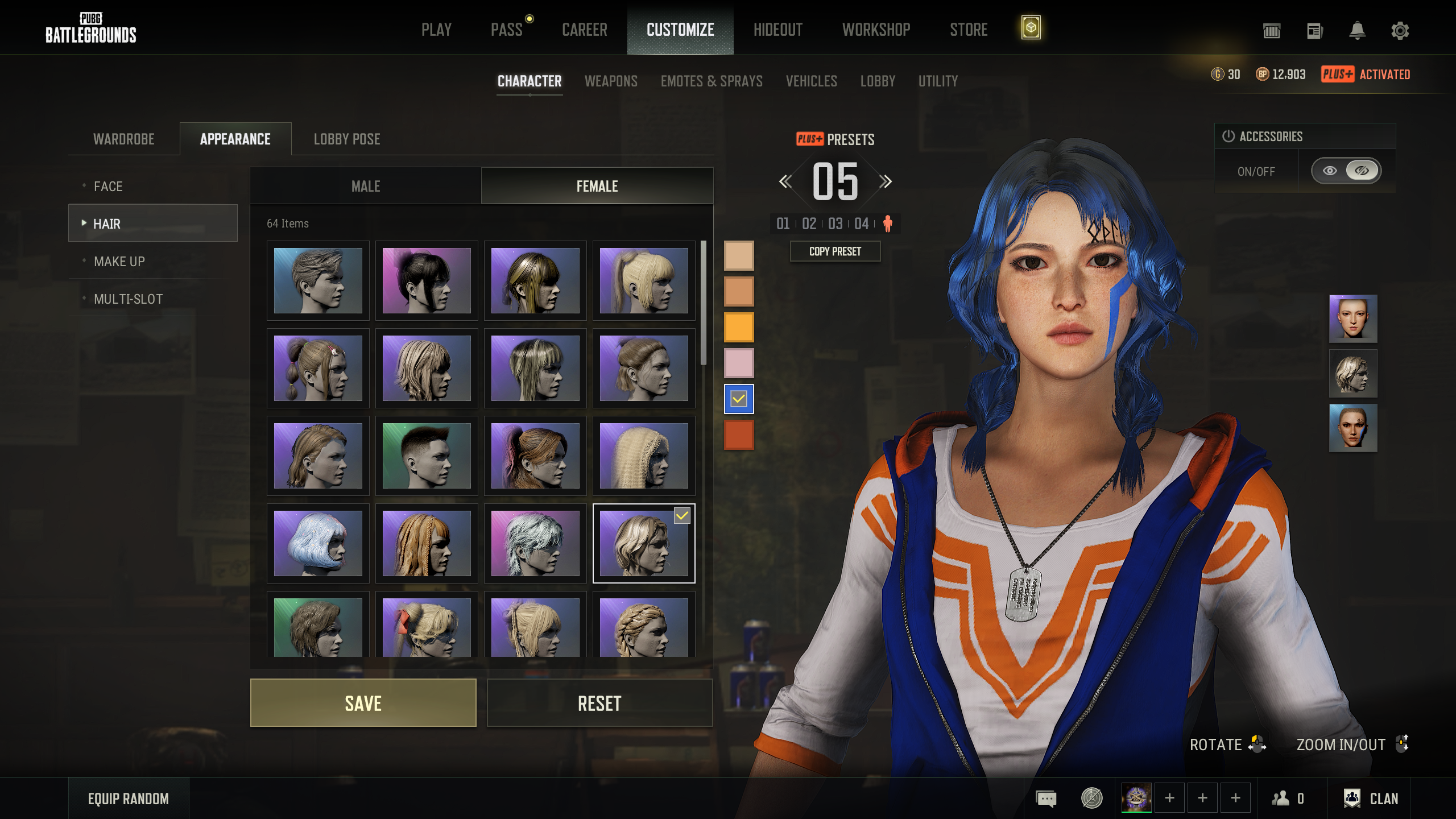Screen dimensions: 1456x819
Task: Open the Clan panel
Action: coord(1371,799)
